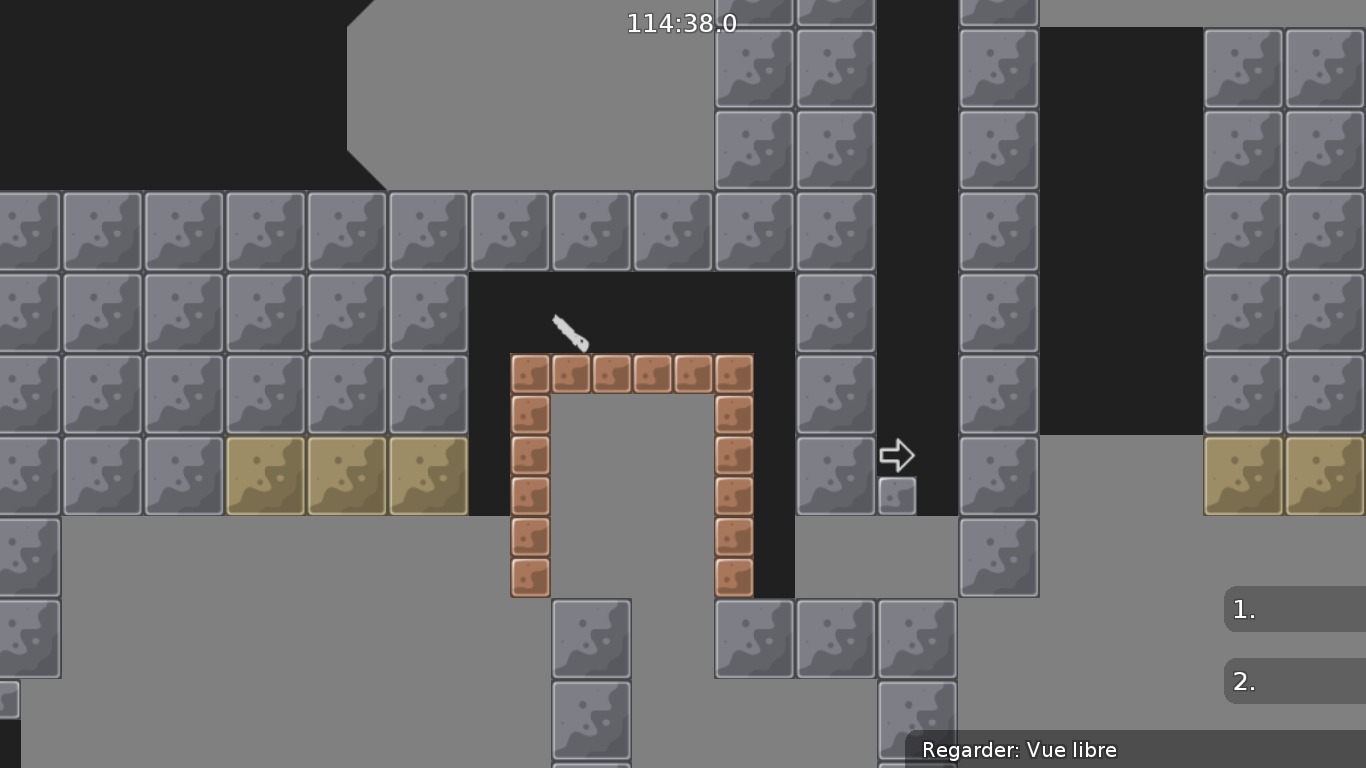Select the isolated stone column block at bottom center
This screenshot has height=768, width=1366.
590,719
